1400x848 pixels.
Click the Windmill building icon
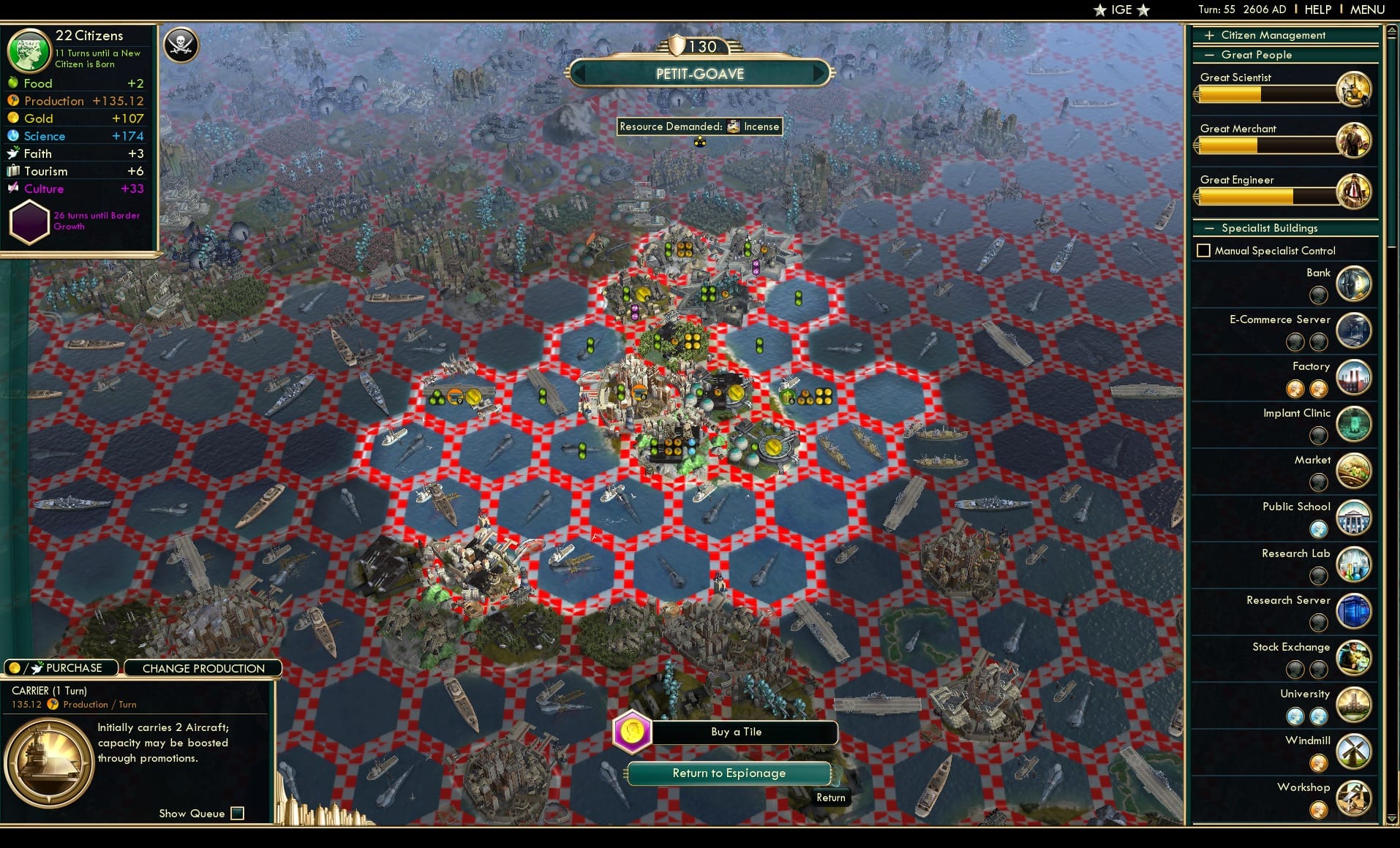(1354, 752)
